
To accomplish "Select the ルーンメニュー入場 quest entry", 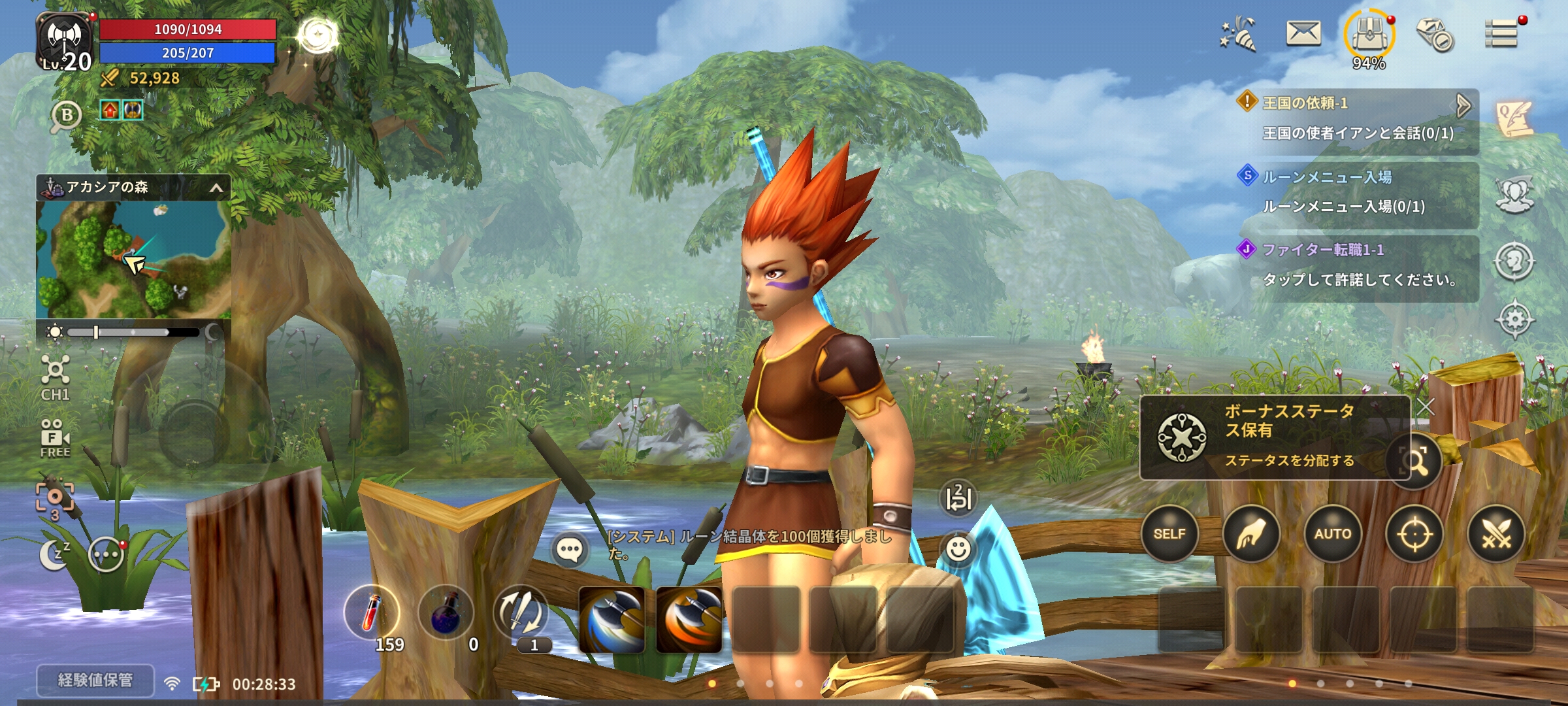I will pyautogui.click(x=1358, y=192).
